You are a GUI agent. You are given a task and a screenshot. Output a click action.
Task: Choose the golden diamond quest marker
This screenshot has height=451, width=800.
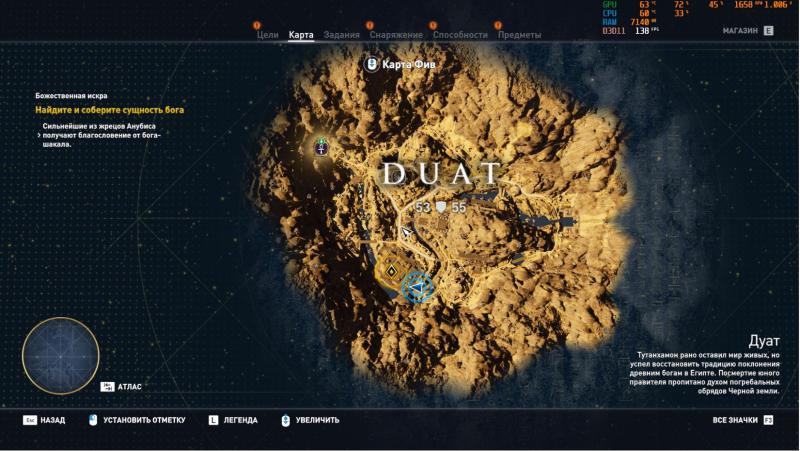[x=391, y=269]
